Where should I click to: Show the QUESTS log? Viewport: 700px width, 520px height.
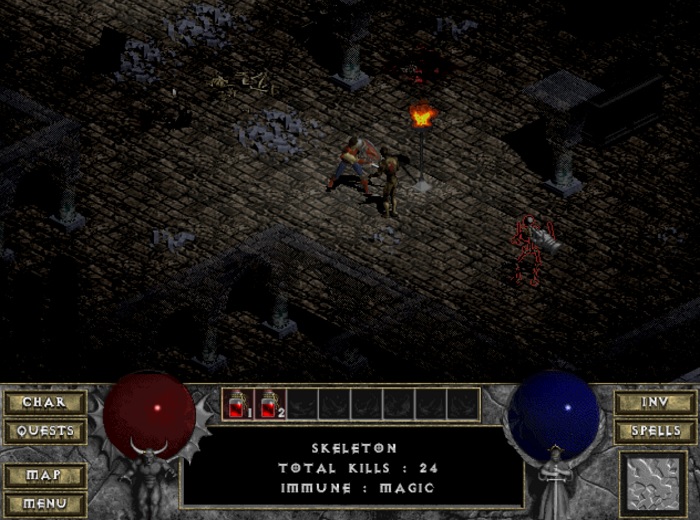point(44,432)
